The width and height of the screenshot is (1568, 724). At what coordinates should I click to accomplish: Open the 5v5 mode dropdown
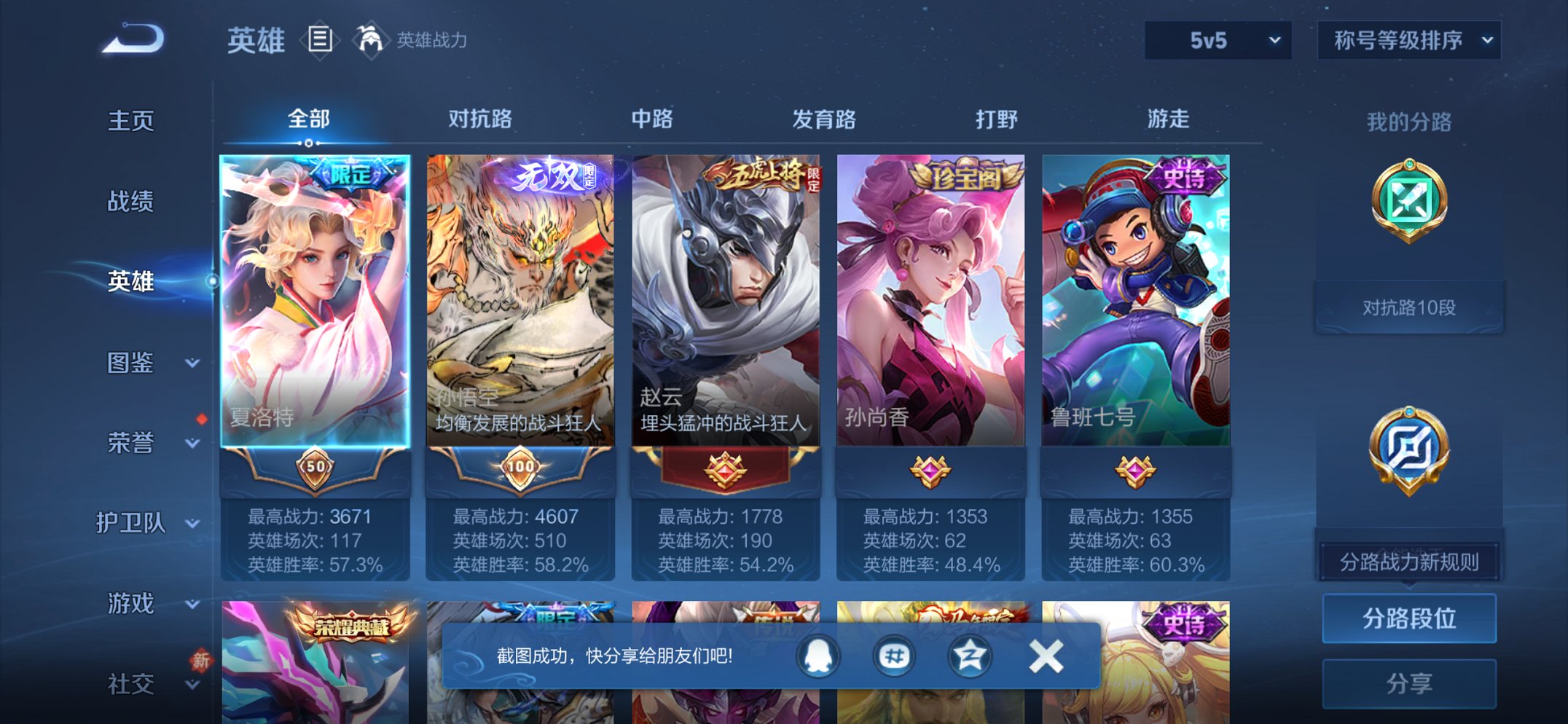(x=1216, y=42)
